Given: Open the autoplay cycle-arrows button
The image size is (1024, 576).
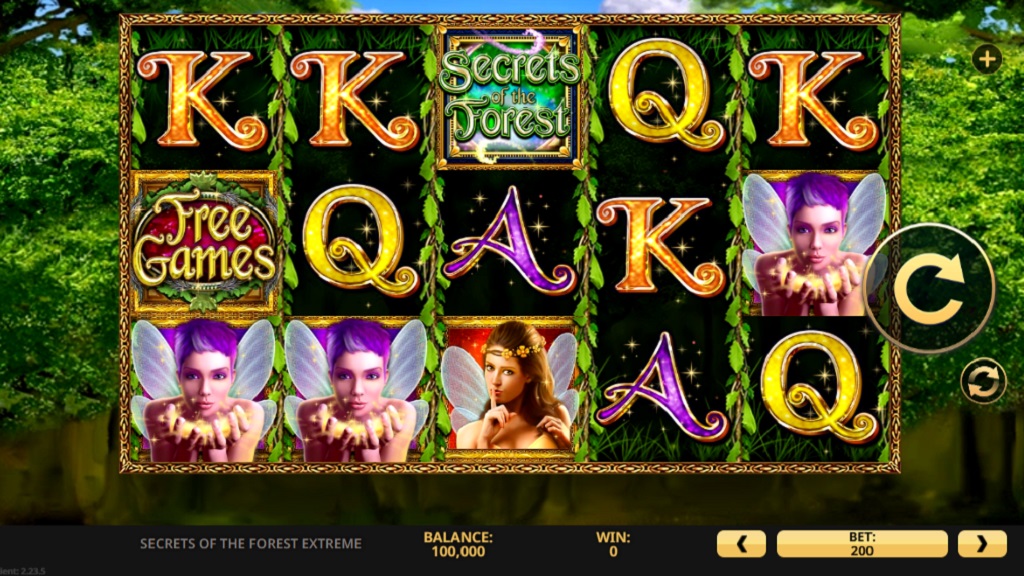Looking at the screenshot, I should 983,381.
